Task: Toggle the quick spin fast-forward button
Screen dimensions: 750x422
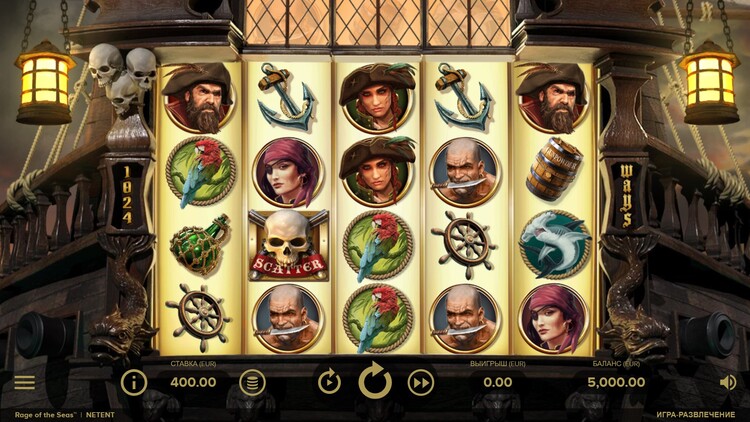Action: coord(421,381)
